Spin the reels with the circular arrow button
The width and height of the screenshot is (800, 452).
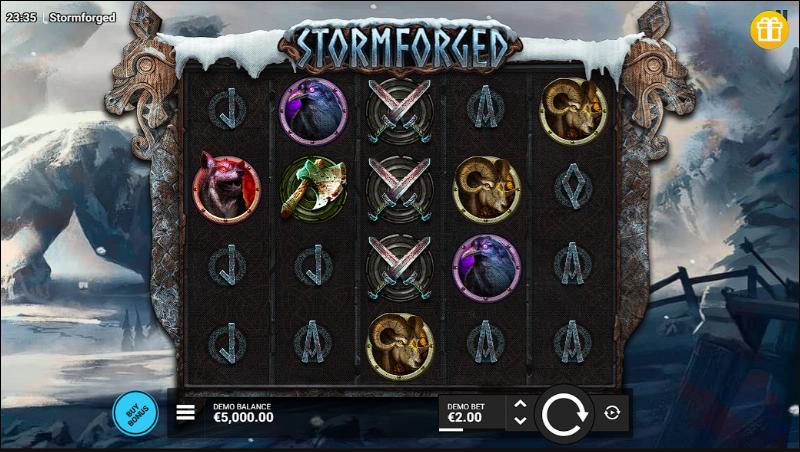click(566, 412)
